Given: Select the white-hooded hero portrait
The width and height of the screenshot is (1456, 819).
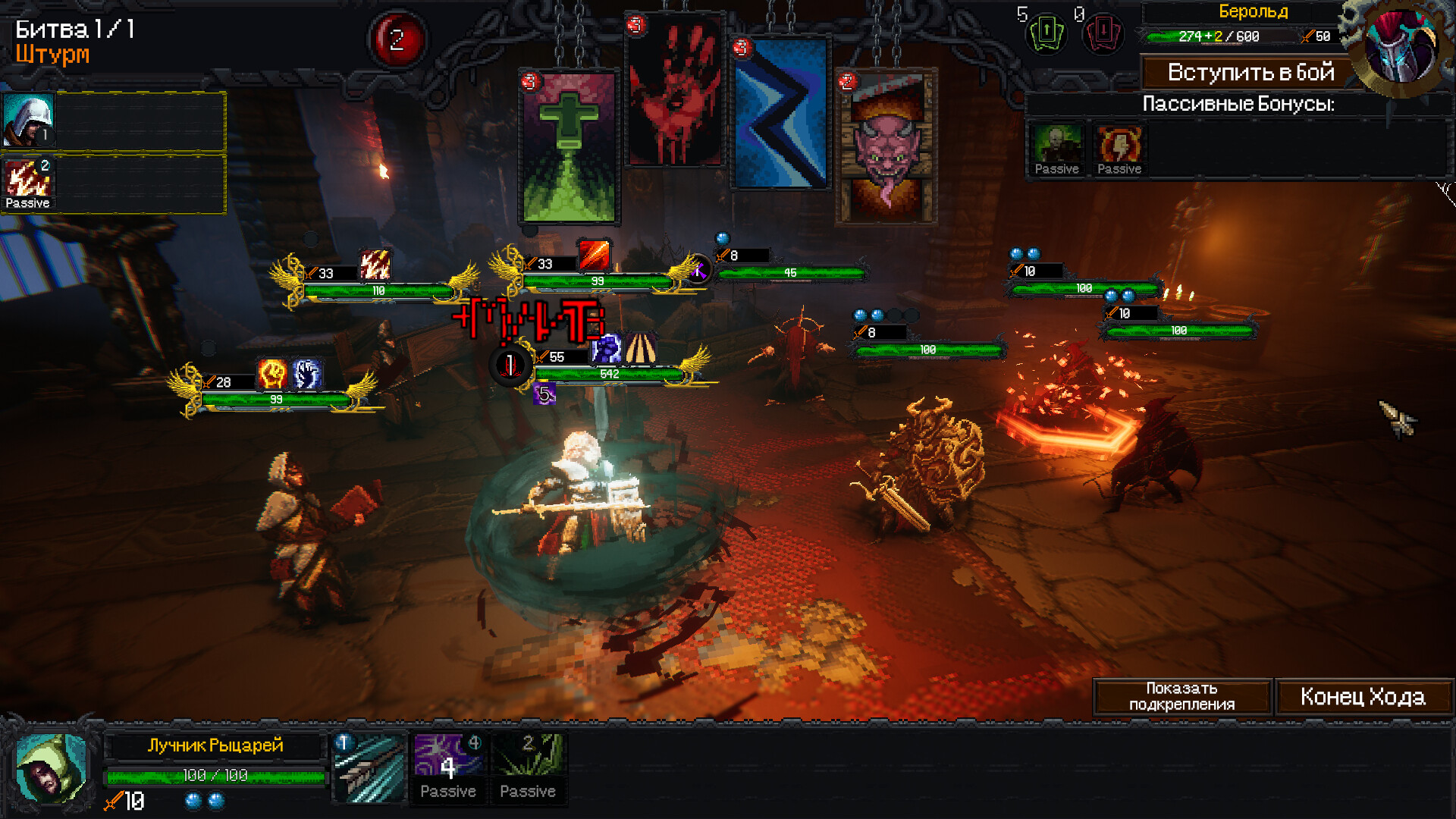Looking at the screenshot, I should (28, 120).
